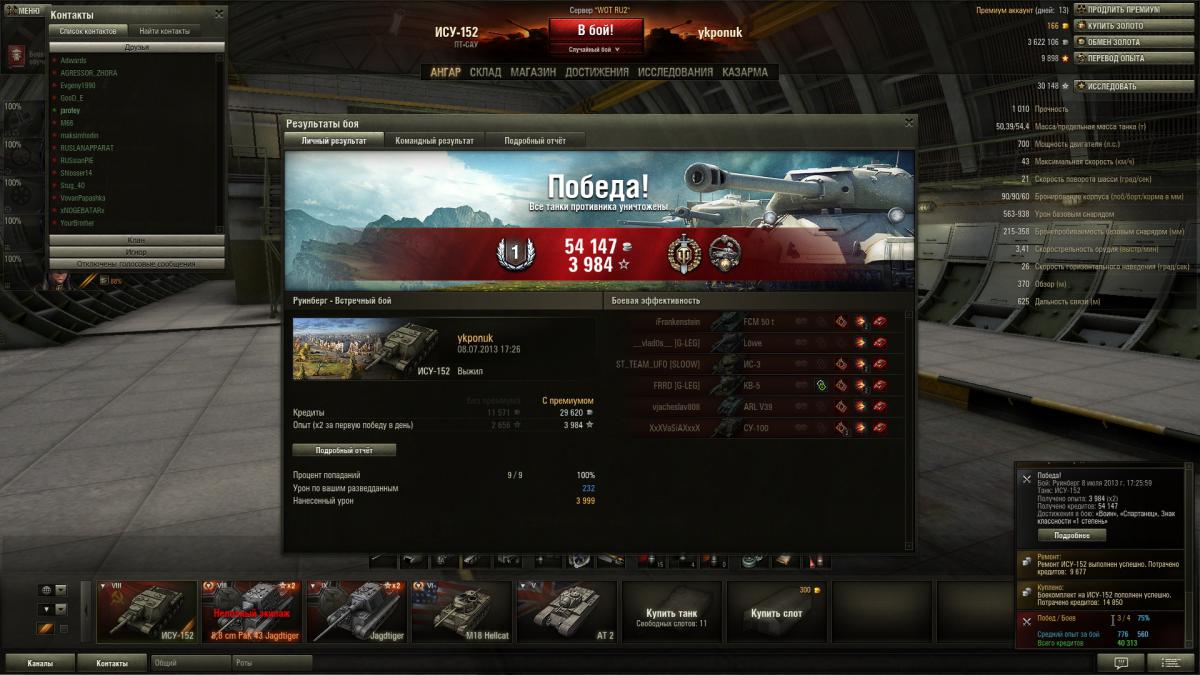Select the AT 2 tank slot
This screenshot has height=675, width=1200.
pos(565,611)
